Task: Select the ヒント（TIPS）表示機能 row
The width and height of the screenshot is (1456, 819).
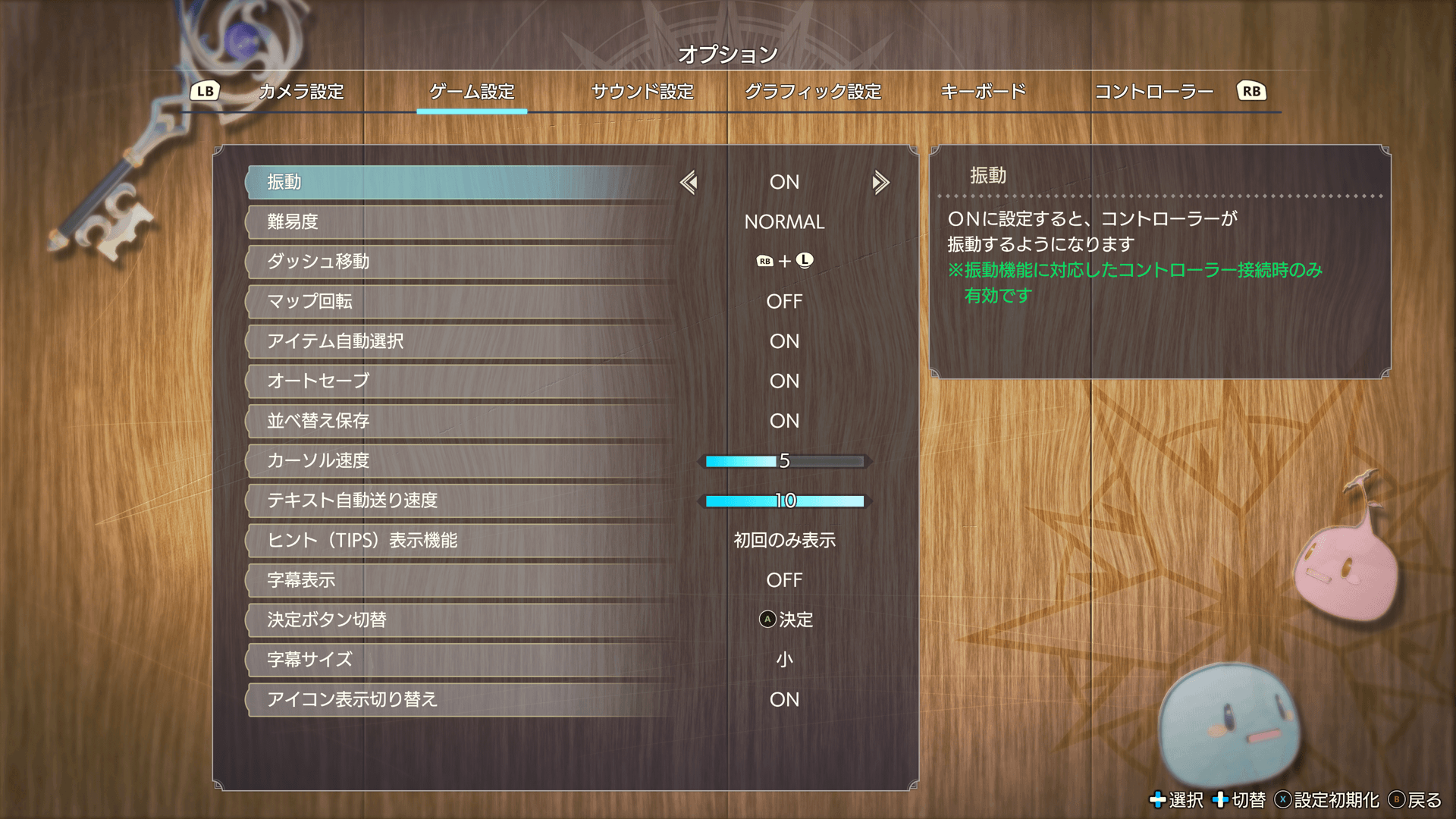Action: 460,540
